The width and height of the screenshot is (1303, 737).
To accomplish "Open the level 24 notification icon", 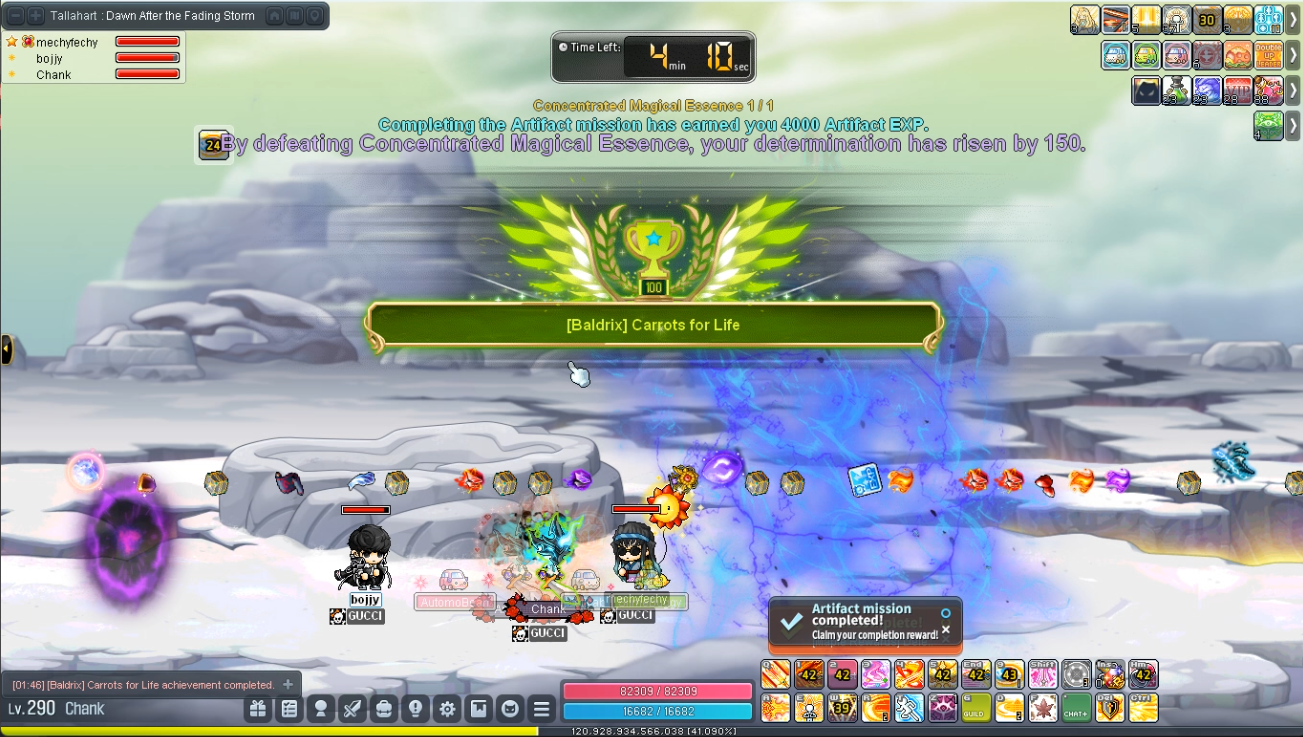I will coord(212,145).
